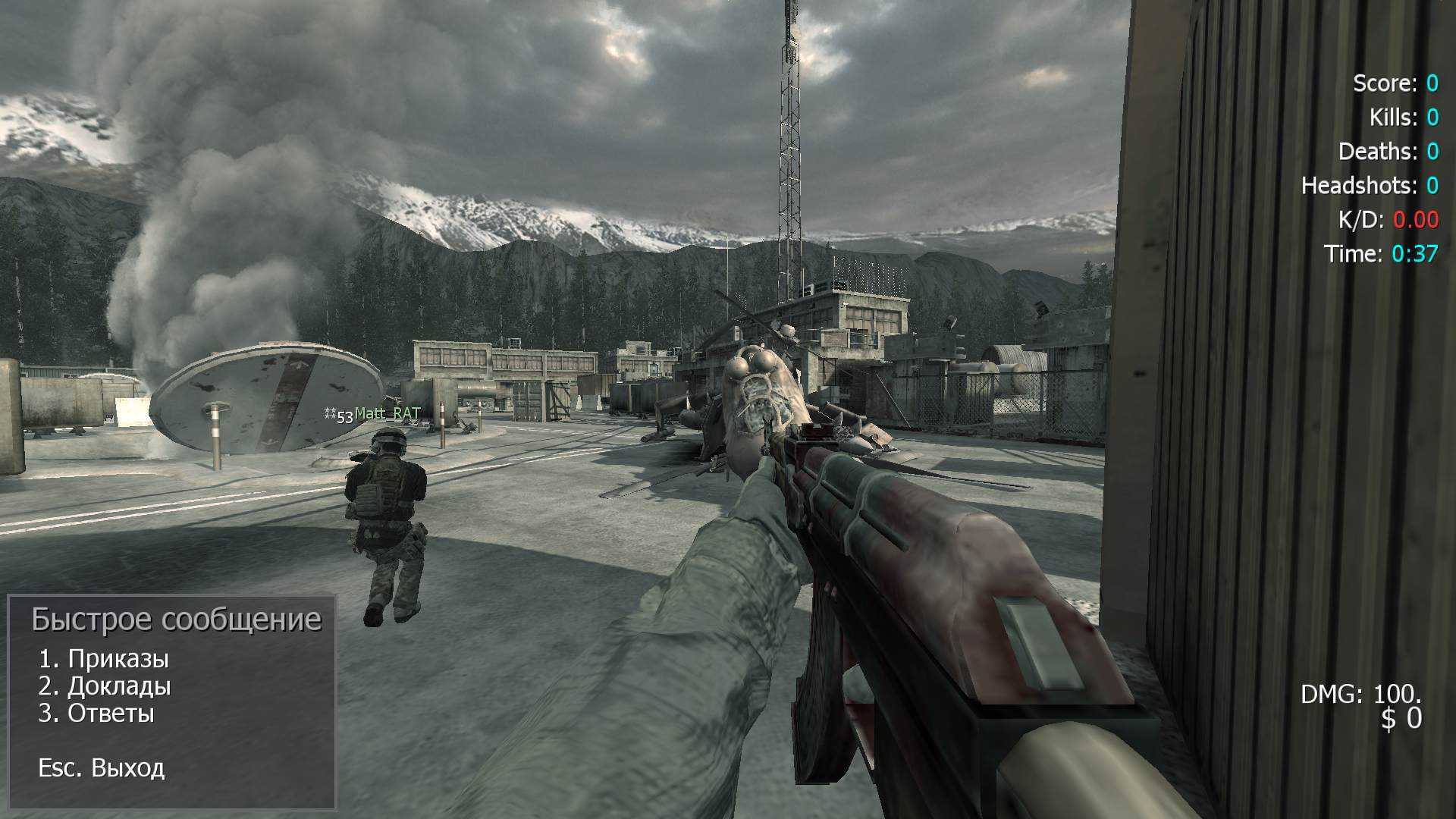Screen dimensions: 1456x819
Task: Close the quick message menu via Выход
Action: click(x=102, y=768)
